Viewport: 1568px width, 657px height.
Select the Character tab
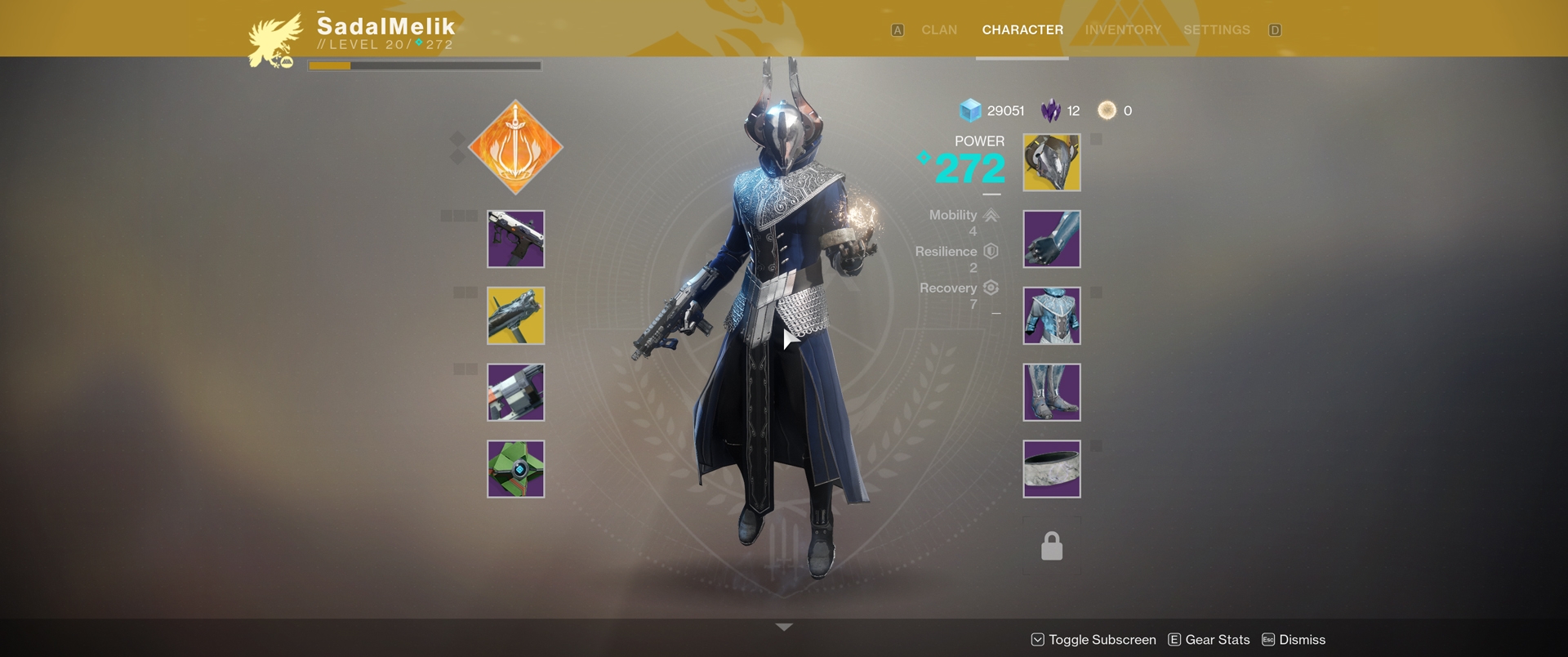(1022, 30)
